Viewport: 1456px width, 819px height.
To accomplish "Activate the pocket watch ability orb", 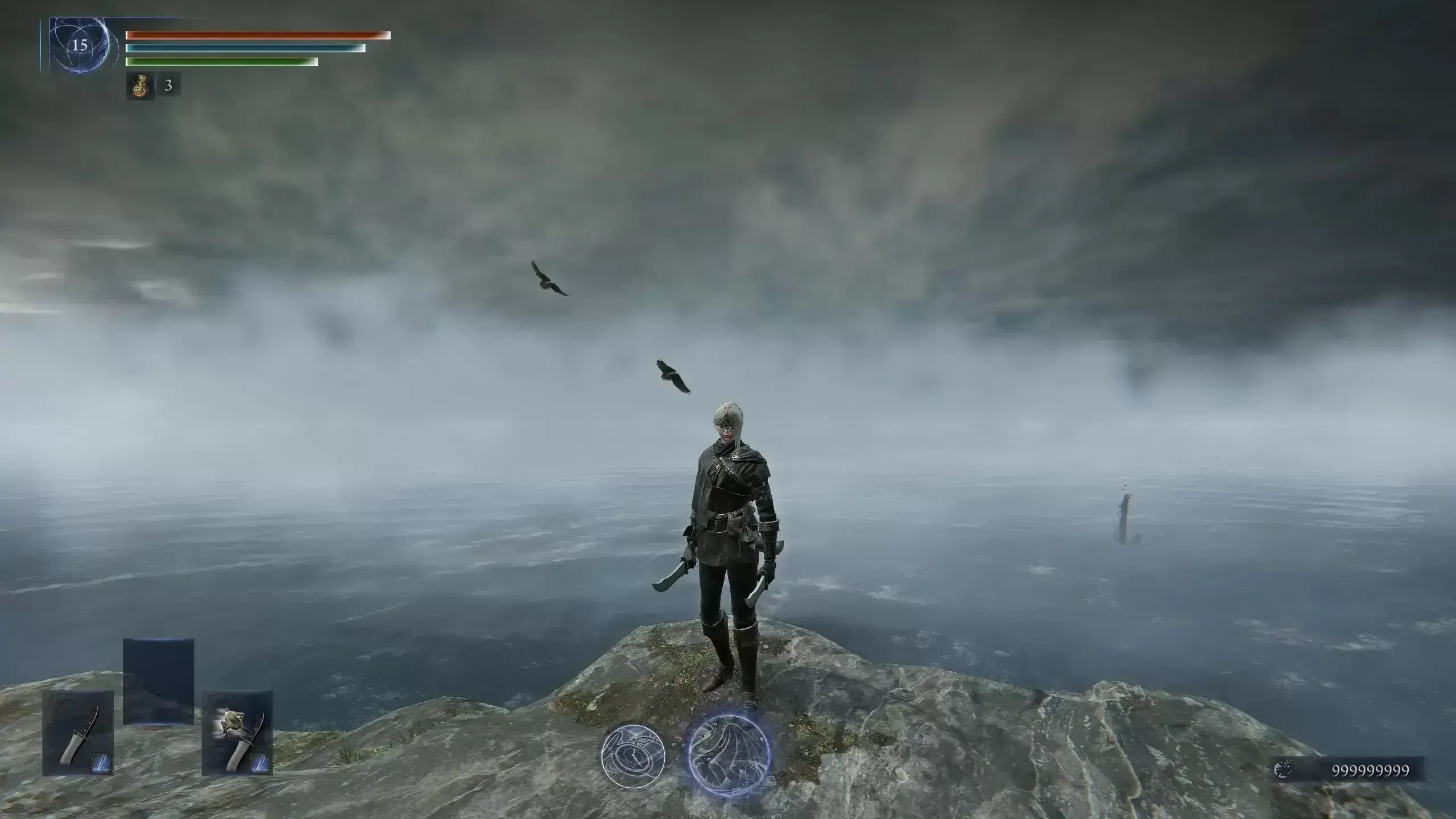I will click(x=633, y=755).
